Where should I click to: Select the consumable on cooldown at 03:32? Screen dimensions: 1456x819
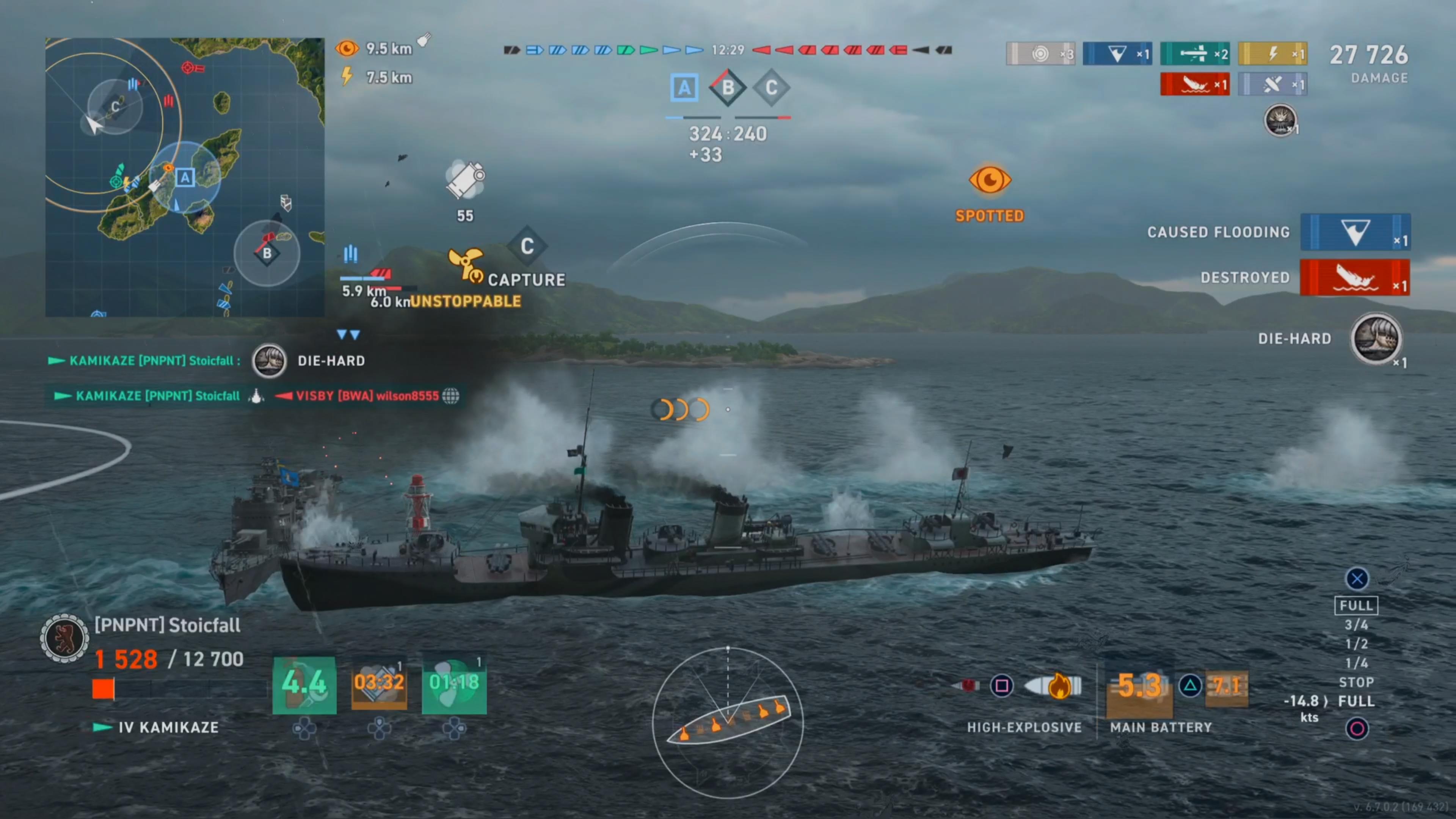pos(379,684)
